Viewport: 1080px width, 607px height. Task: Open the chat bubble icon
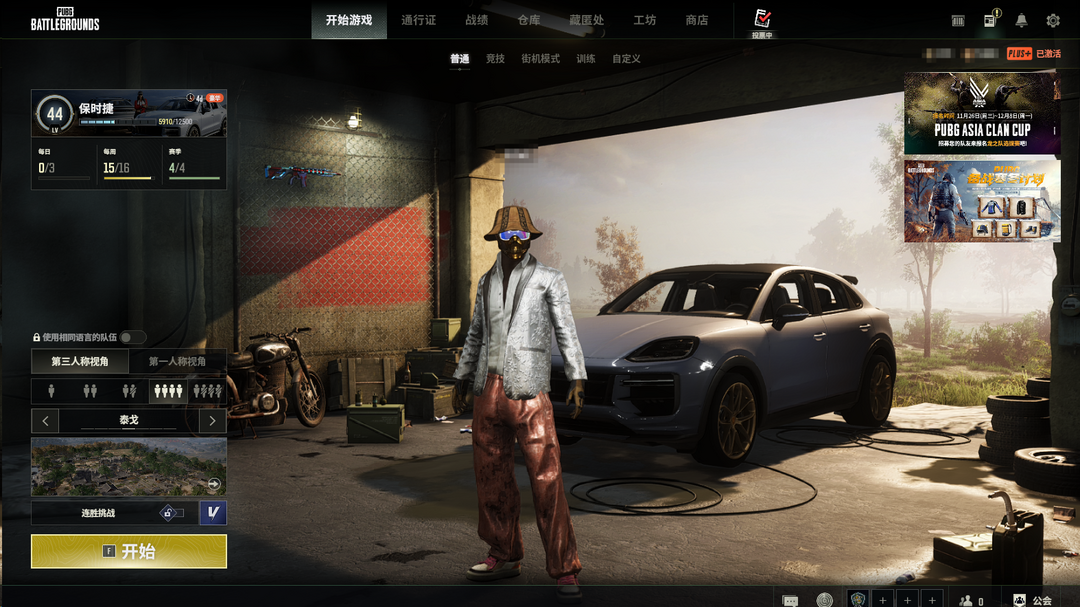tap(790, 600)
